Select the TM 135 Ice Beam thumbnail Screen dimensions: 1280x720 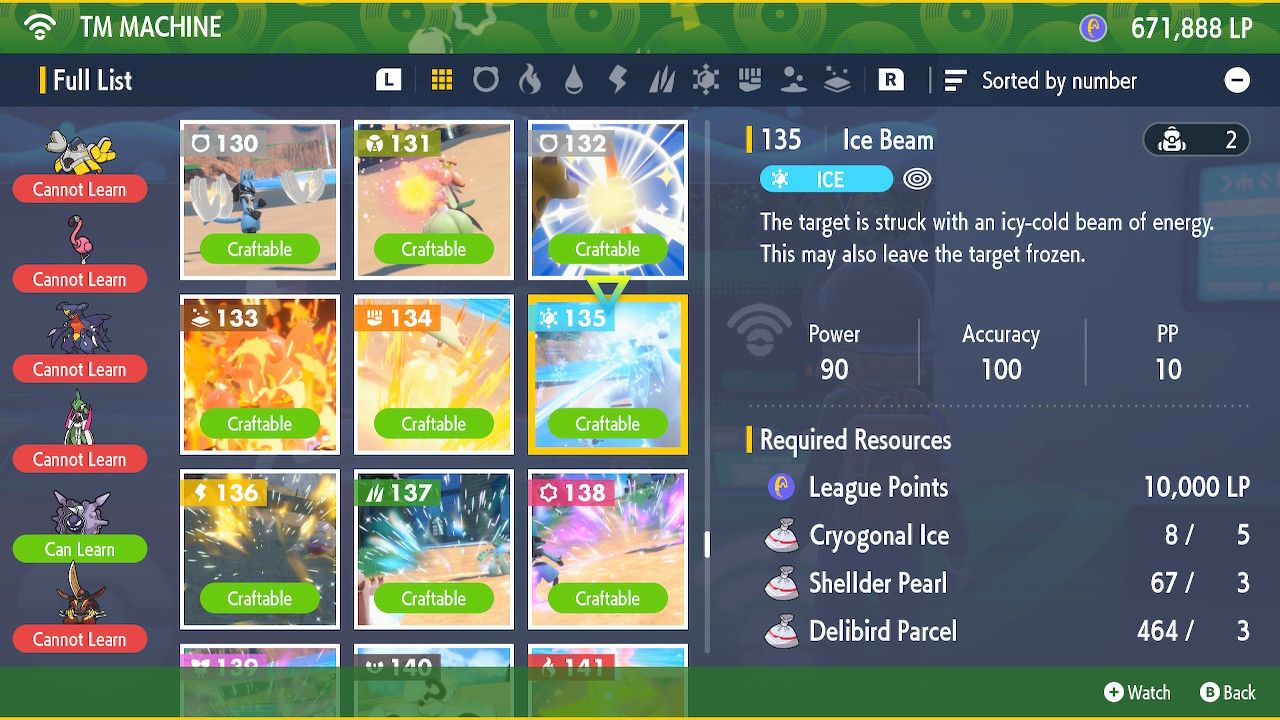(x=607, y=375)
